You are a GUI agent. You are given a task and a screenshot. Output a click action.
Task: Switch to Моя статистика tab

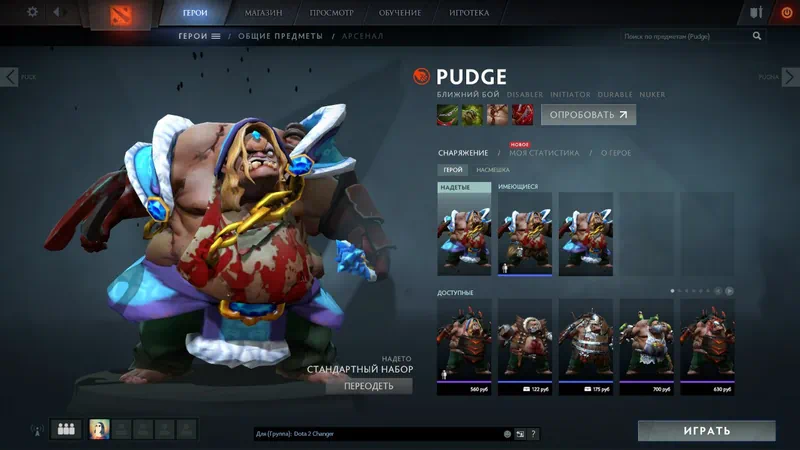pos(544,153)
